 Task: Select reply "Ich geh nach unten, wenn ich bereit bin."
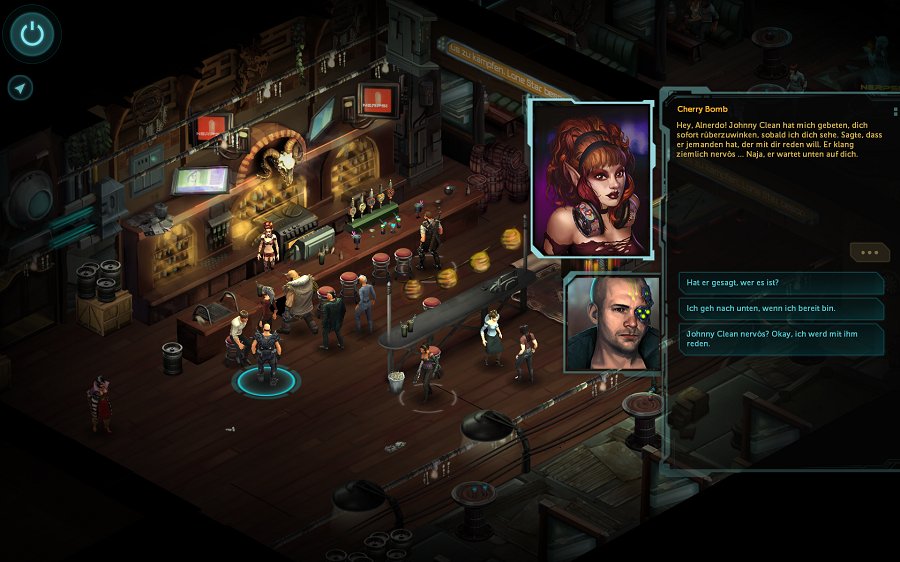point(780,309)
